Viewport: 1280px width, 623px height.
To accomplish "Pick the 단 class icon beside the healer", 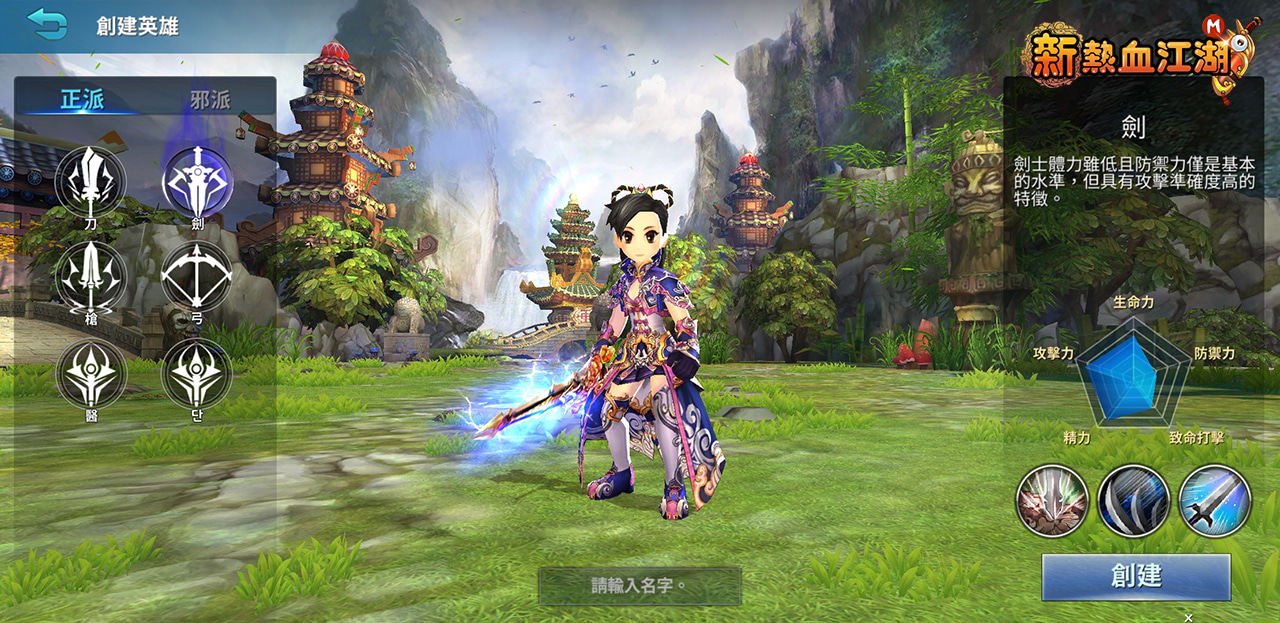I will tap(197, 373).
